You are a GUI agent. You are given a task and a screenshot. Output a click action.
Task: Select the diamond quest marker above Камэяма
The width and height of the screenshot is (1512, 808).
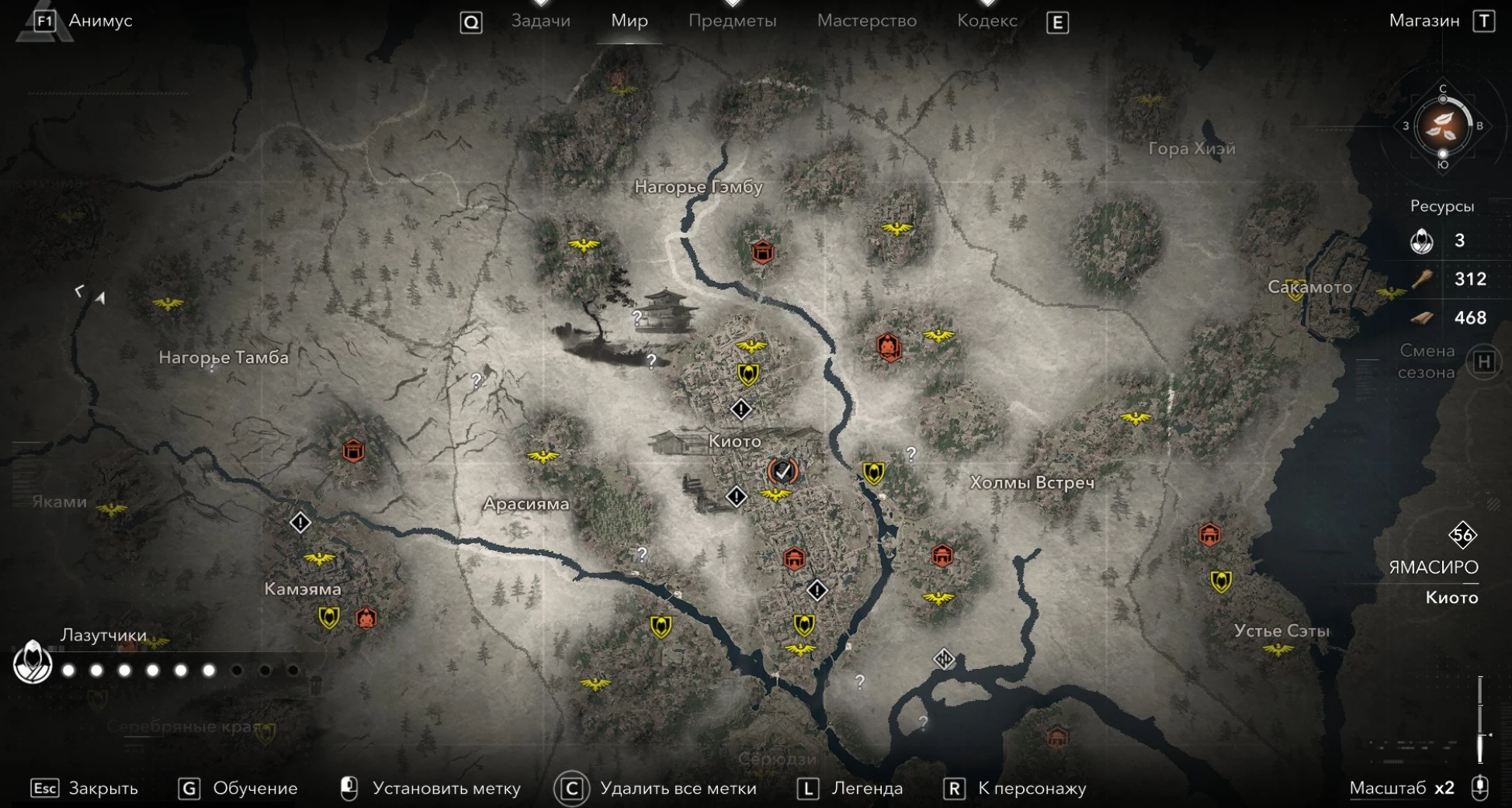[x=300, y=522]
